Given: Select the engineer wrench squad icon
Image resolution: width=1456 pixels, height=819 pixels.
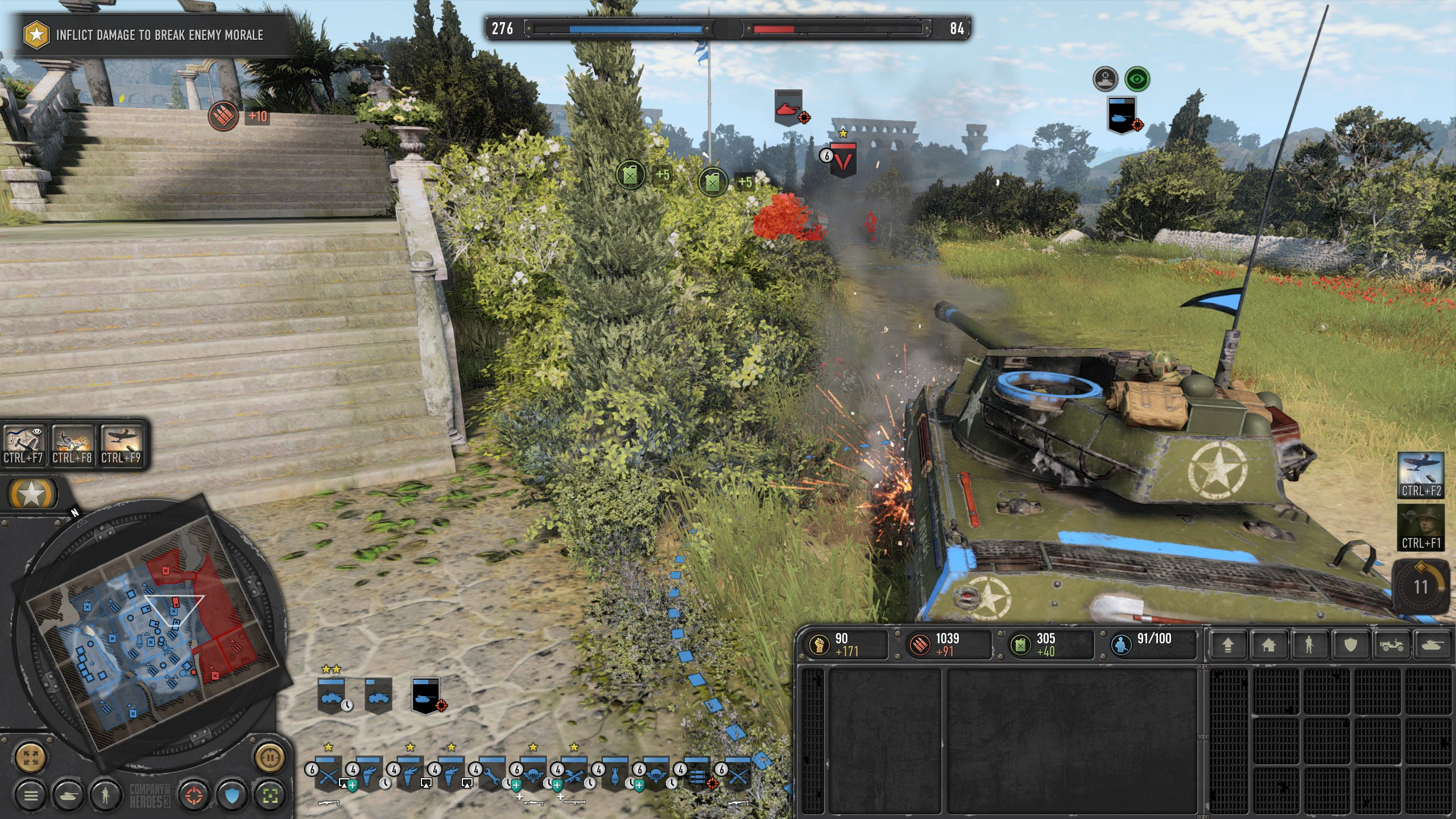Looking at the screenshot, I should 492,775.
